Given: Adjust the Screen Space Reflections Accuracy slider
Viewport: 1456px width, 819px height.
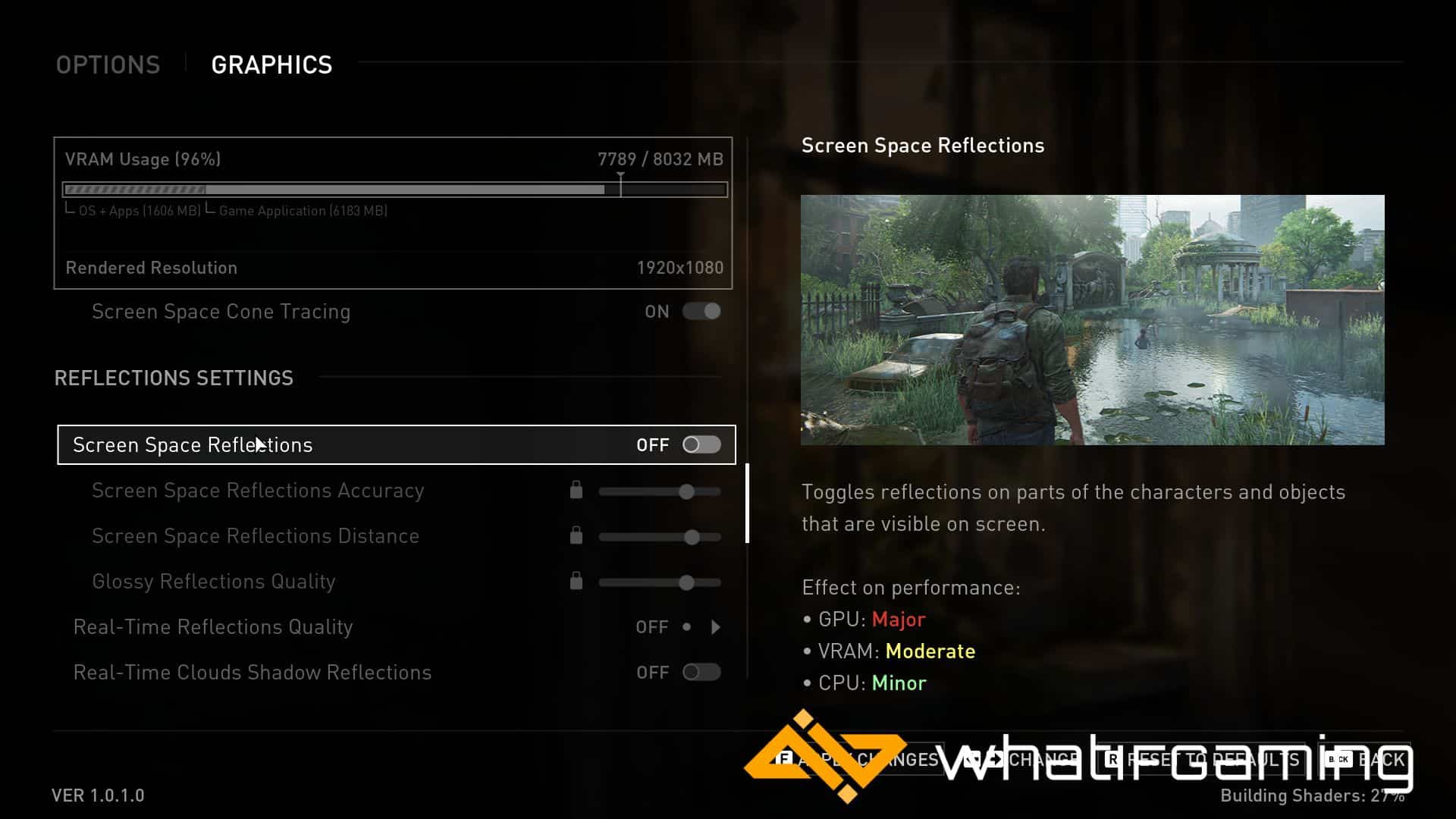Looking at the screenshot, I should point(686,492).
